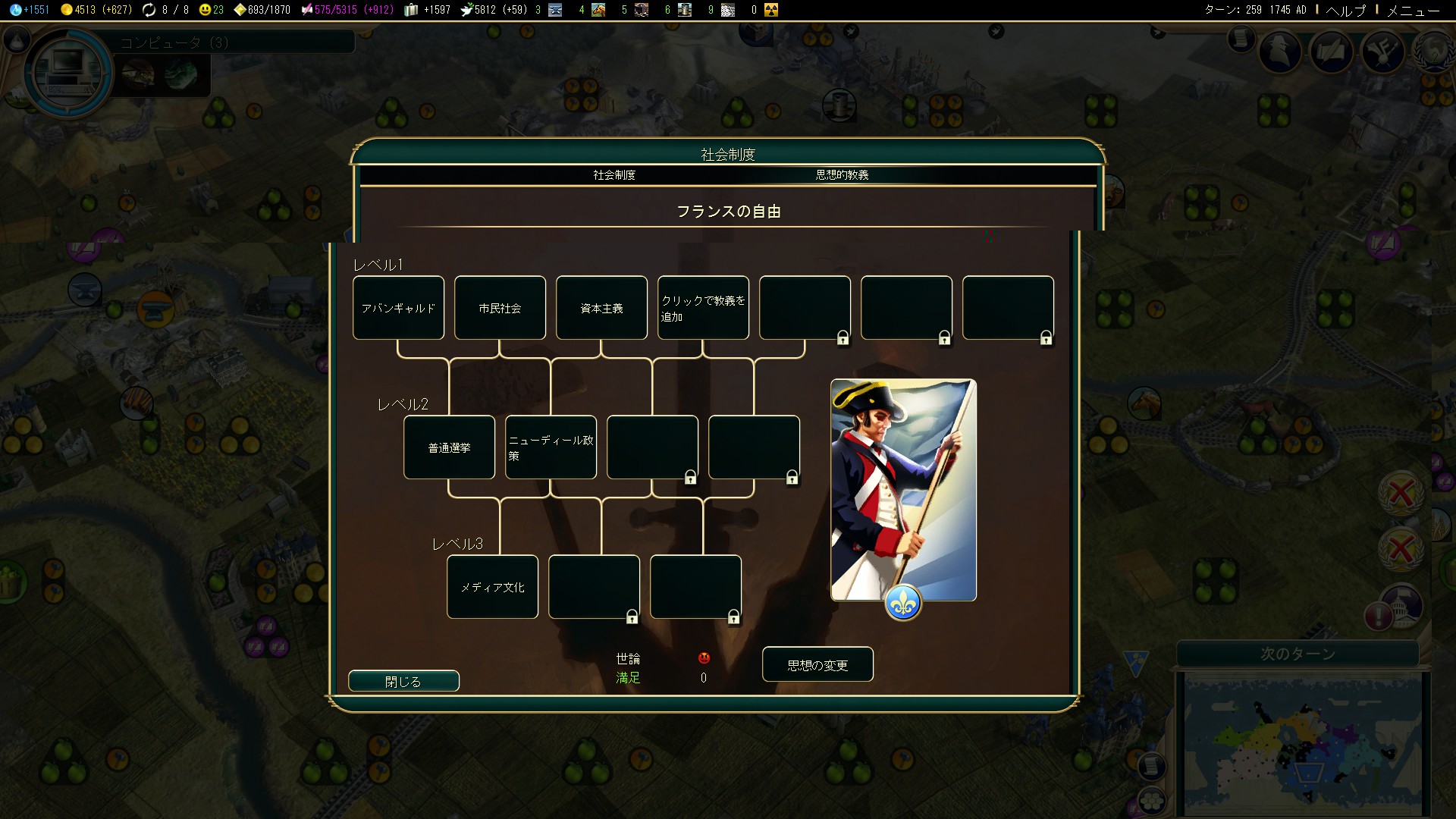Click the French soldier ideology portrait
The image size is (1456, 819).
[903, 490]
